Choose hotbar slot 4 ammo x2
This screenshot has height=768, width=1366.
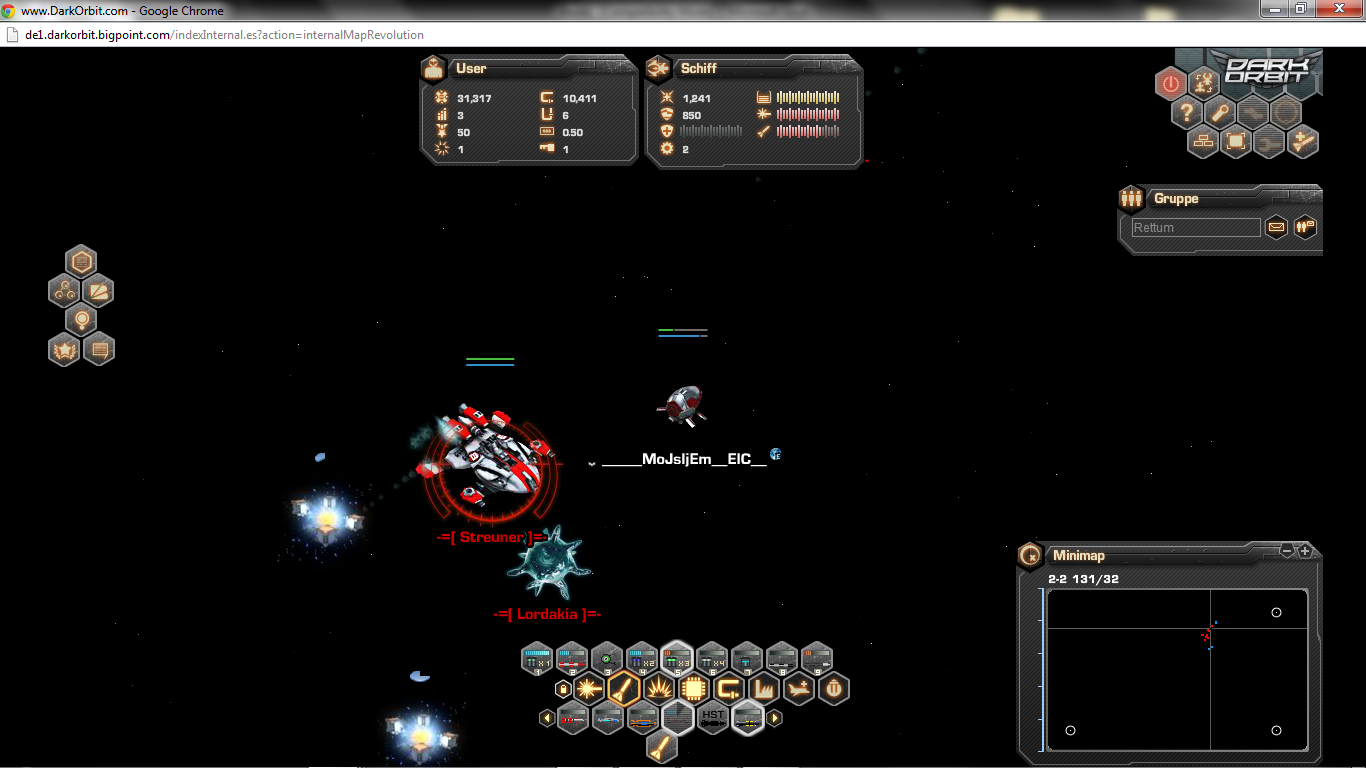click(641, 658)
